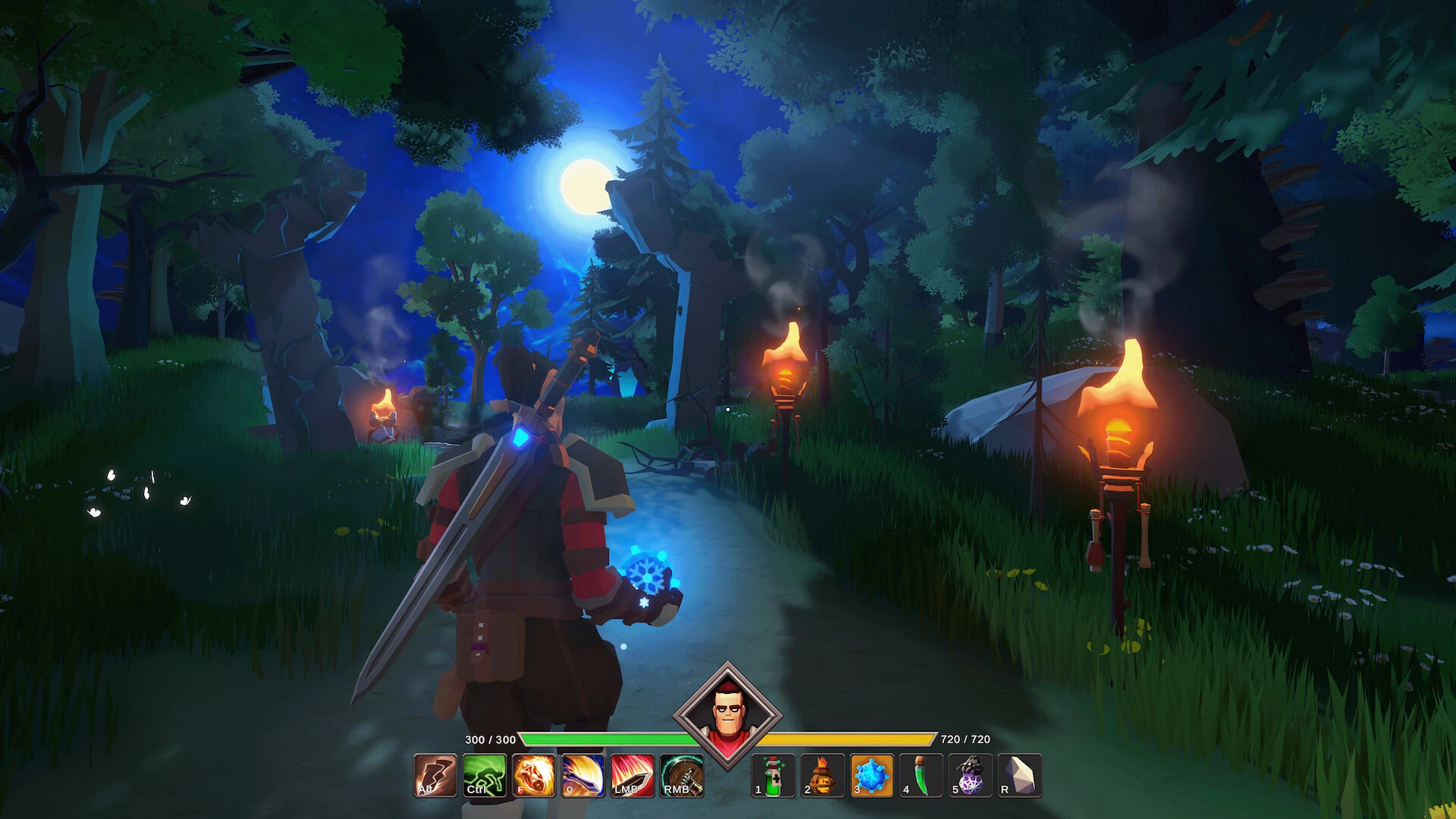Activate the brown dash ability labeled Alt
The height and width of the screenshot is (819, 1456).
(435, 775)
